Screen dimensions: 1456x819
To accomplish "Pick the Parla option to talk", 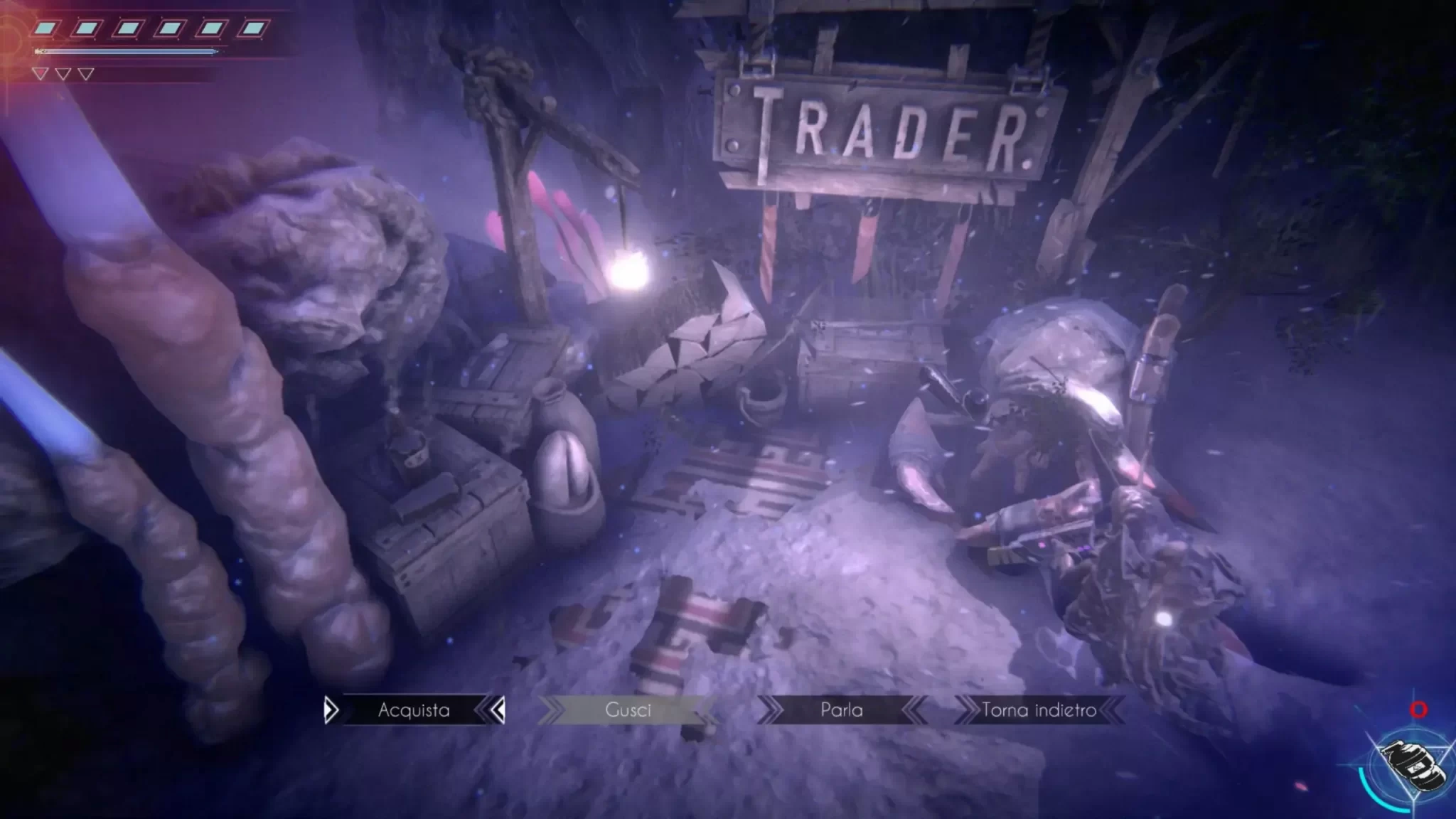I will pyautogui.click(x=842, y=710).
